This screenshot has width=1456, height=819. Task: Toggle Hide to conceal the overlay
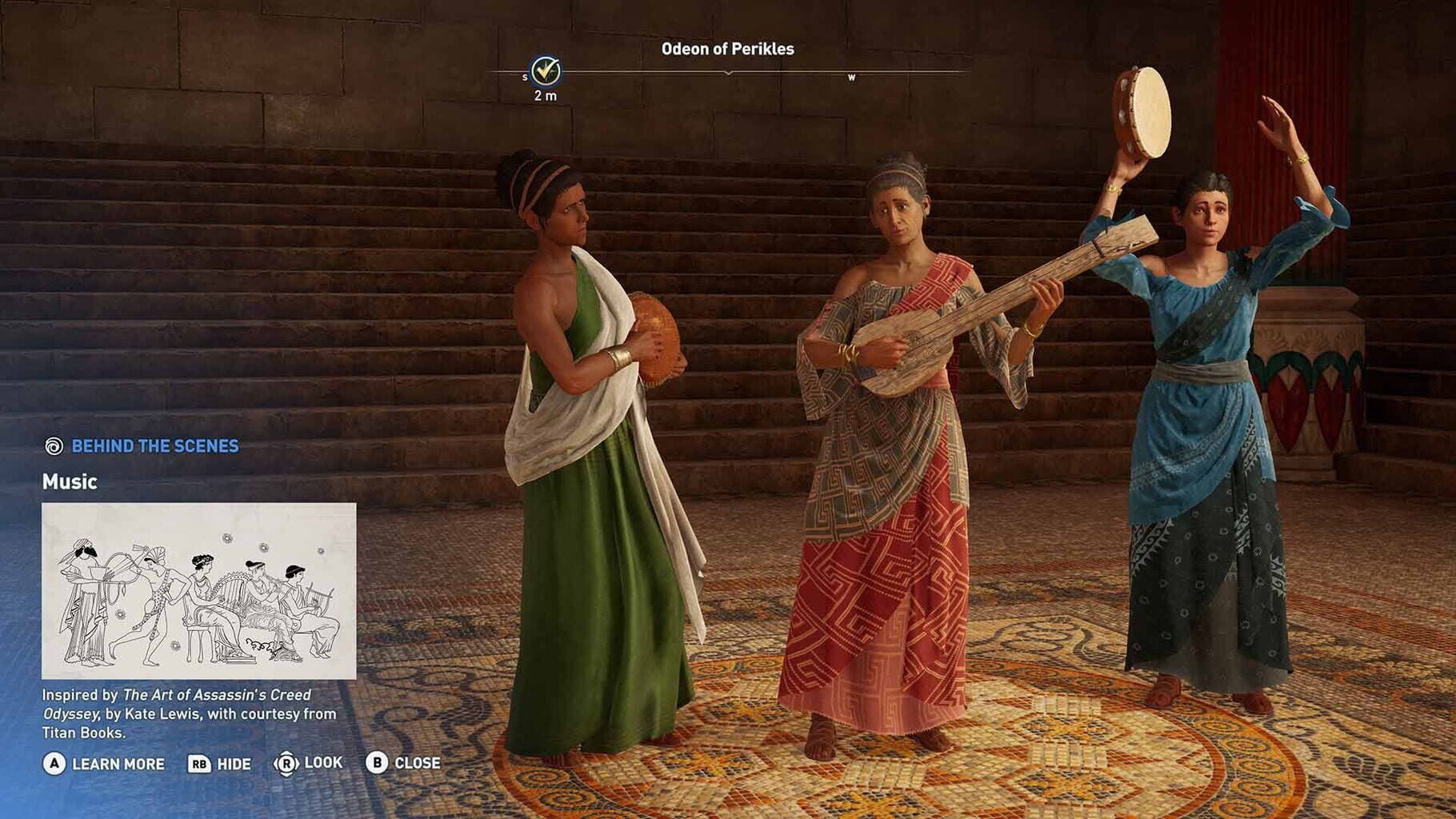point(232,764)
